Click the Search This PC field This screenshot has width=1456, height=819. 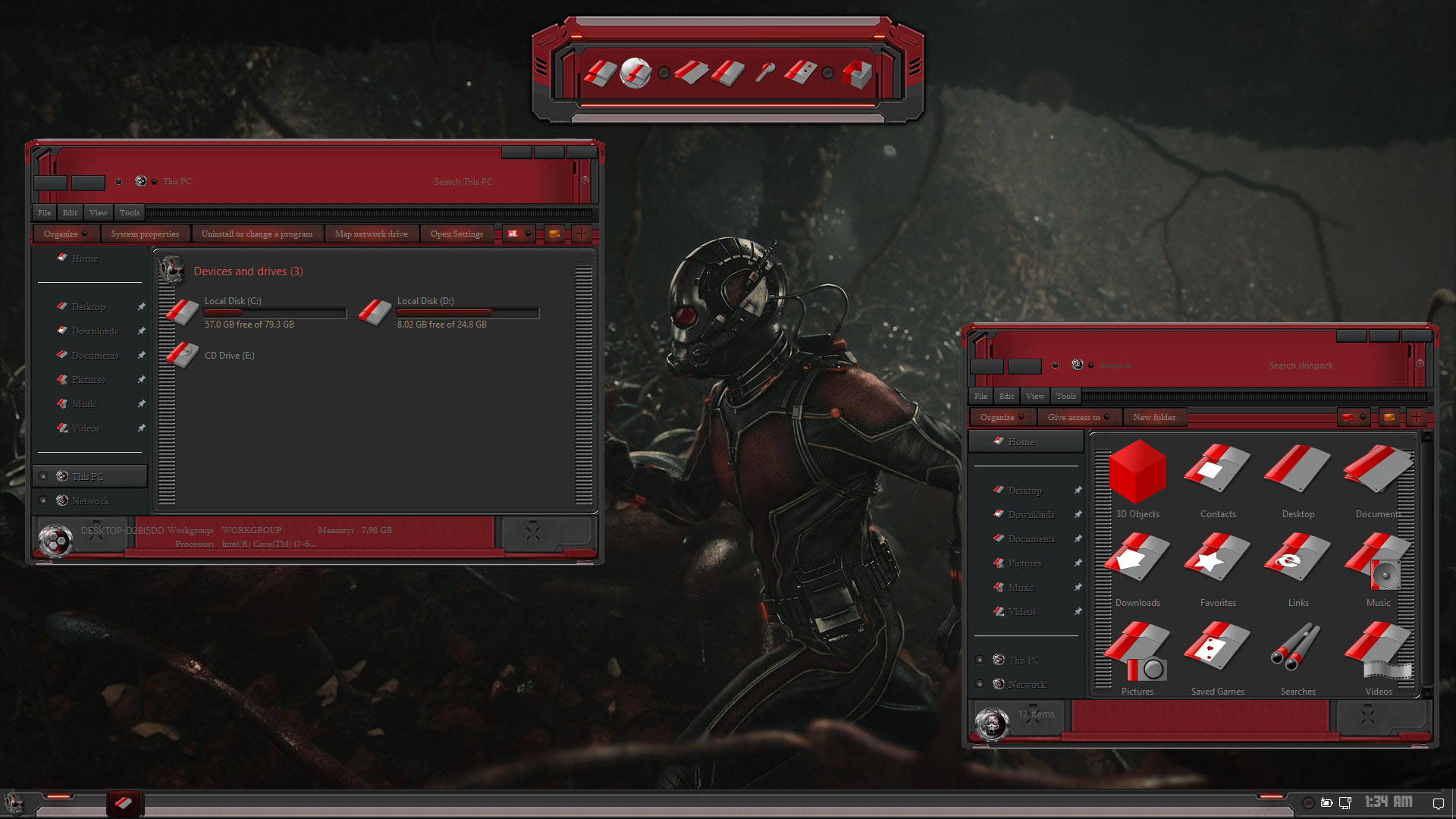463,182
